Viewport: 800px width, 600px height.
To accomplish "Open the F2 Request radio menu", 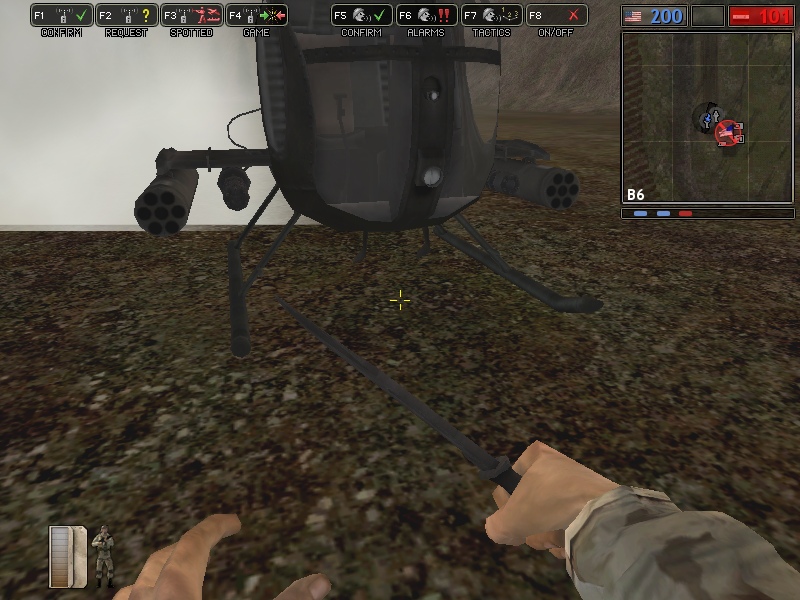I will pos(127,16).
